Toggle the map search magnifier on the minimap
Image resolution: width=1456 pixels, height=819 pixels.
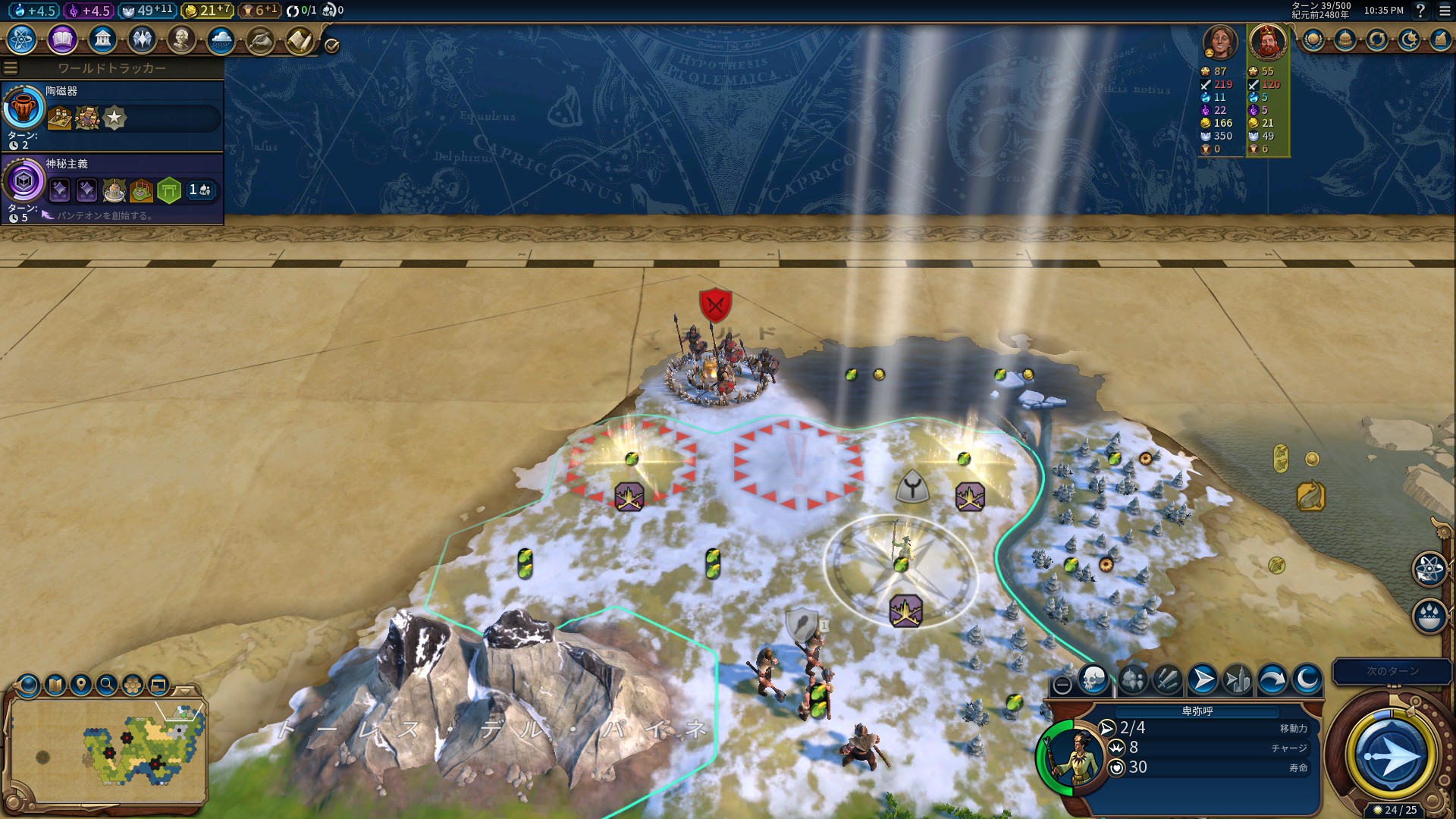pos(106,685)
